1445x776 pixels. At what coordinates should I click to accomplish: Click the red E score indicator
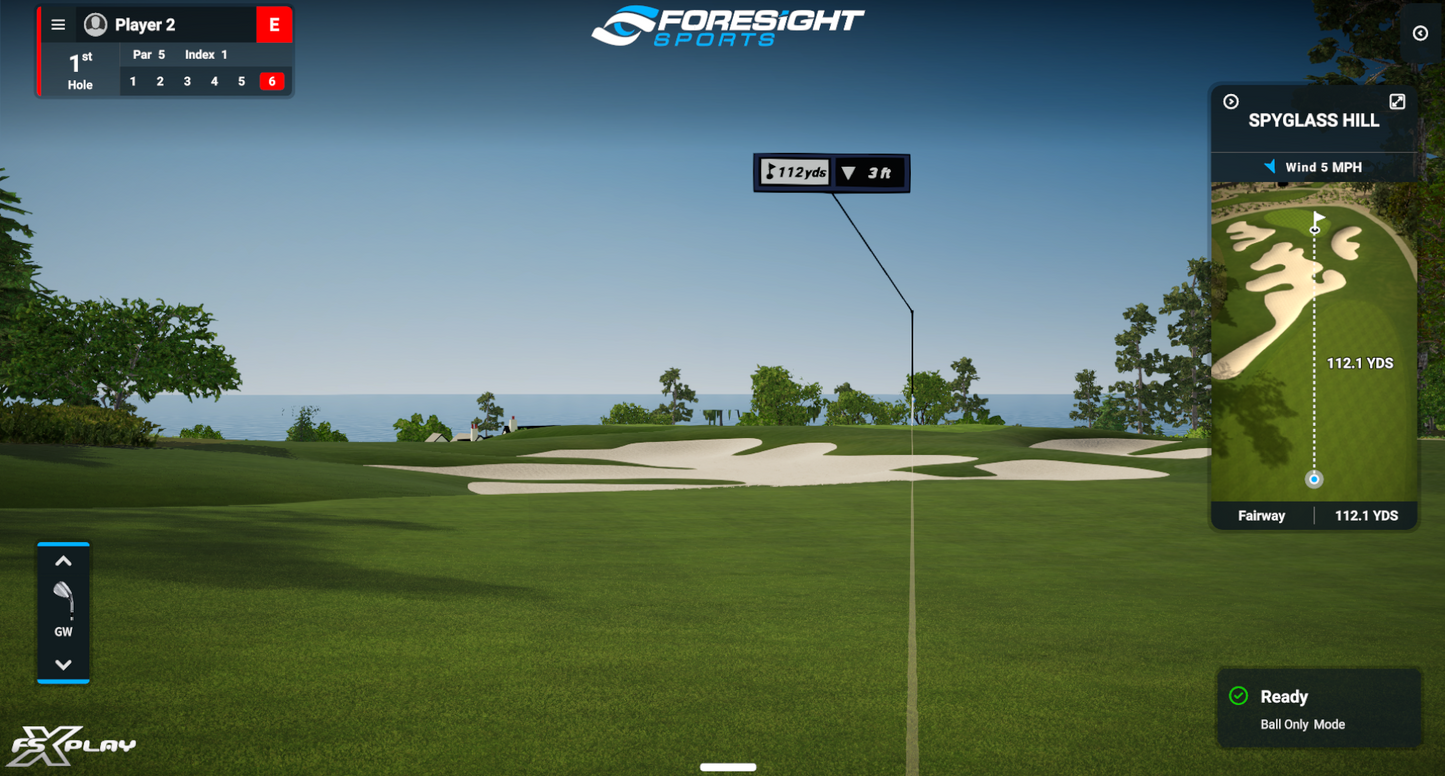(273, 24)
